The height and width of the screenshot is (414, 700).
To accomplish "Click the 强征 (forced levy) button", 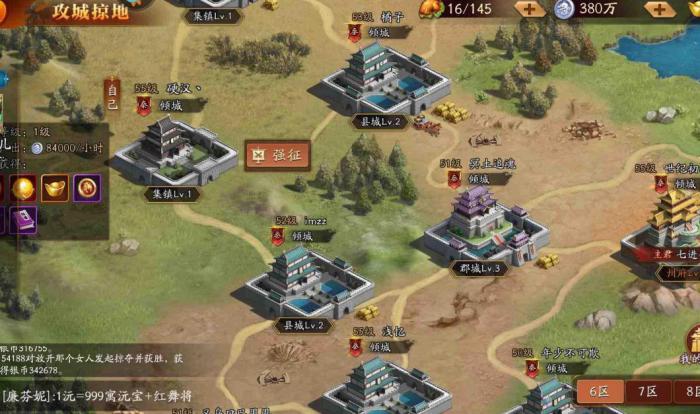I will click(279, 156).
